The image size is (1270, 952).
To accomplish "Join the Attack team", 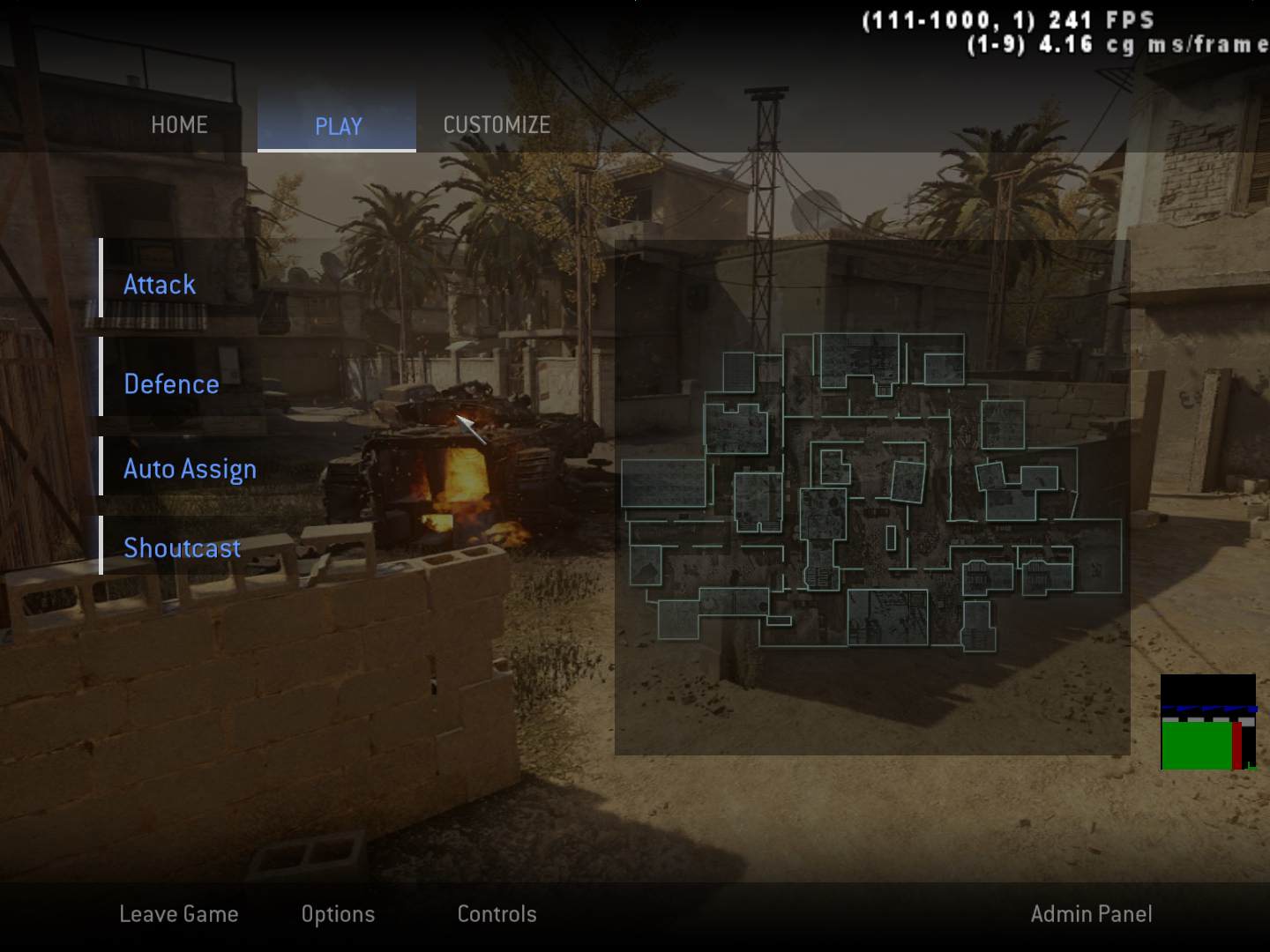I will click(x=160, y=285).
